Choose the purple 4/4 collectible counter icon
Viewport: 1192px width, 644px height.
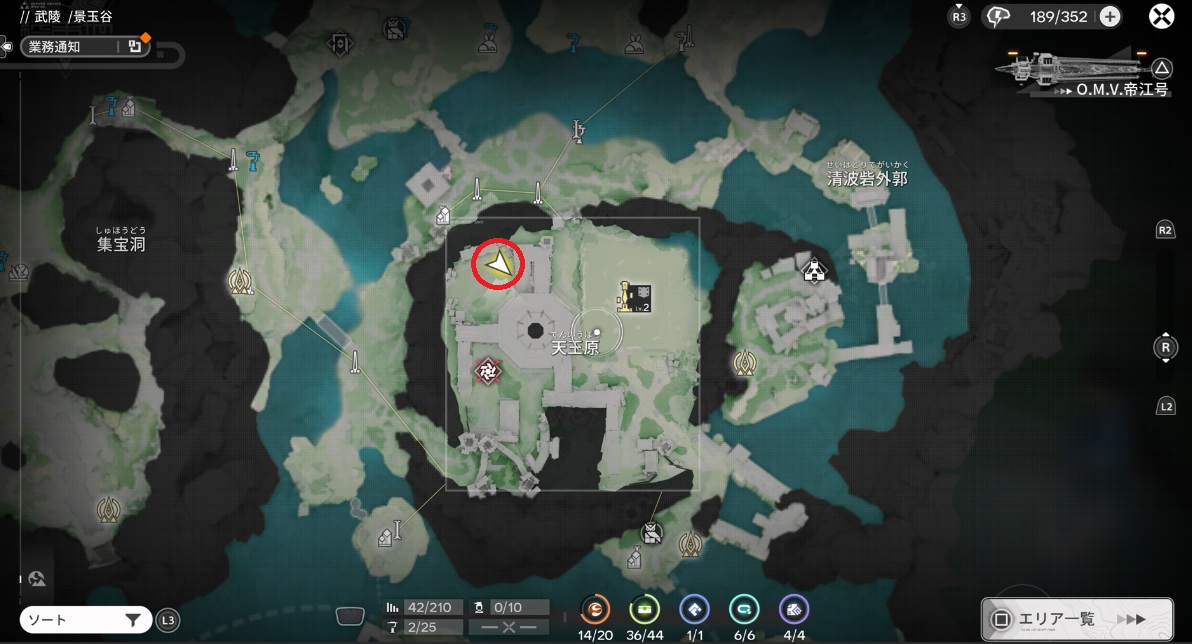(x=793, y=609)
